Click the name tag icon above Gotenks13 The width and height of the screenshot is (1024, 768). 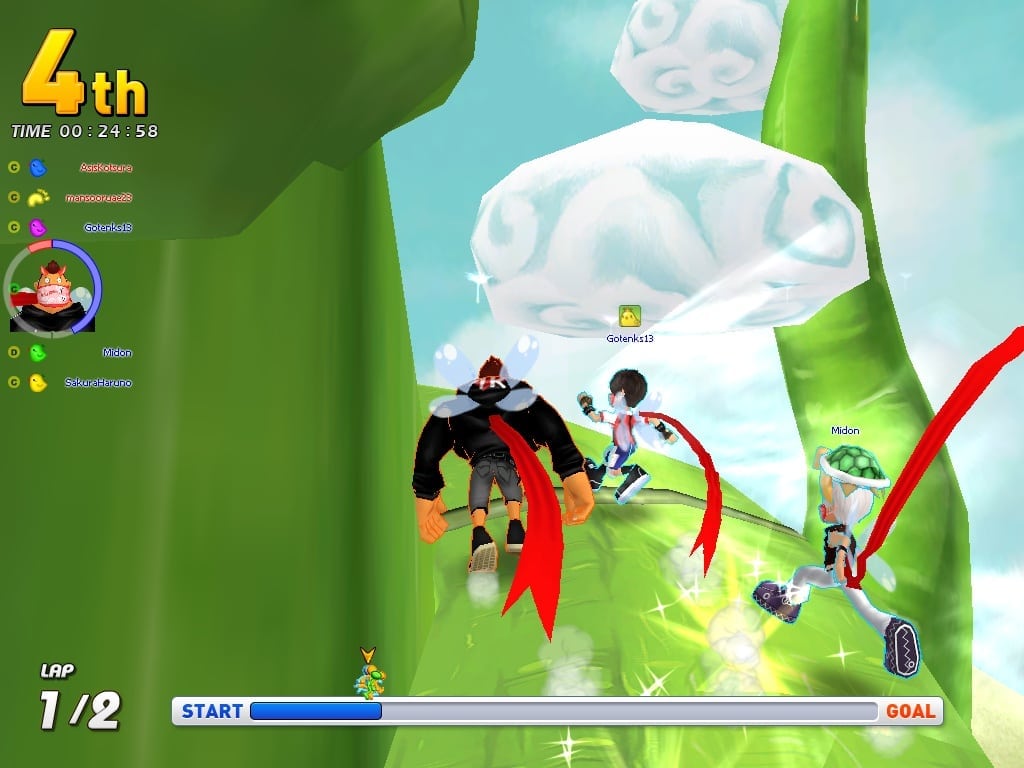point(629,317)
